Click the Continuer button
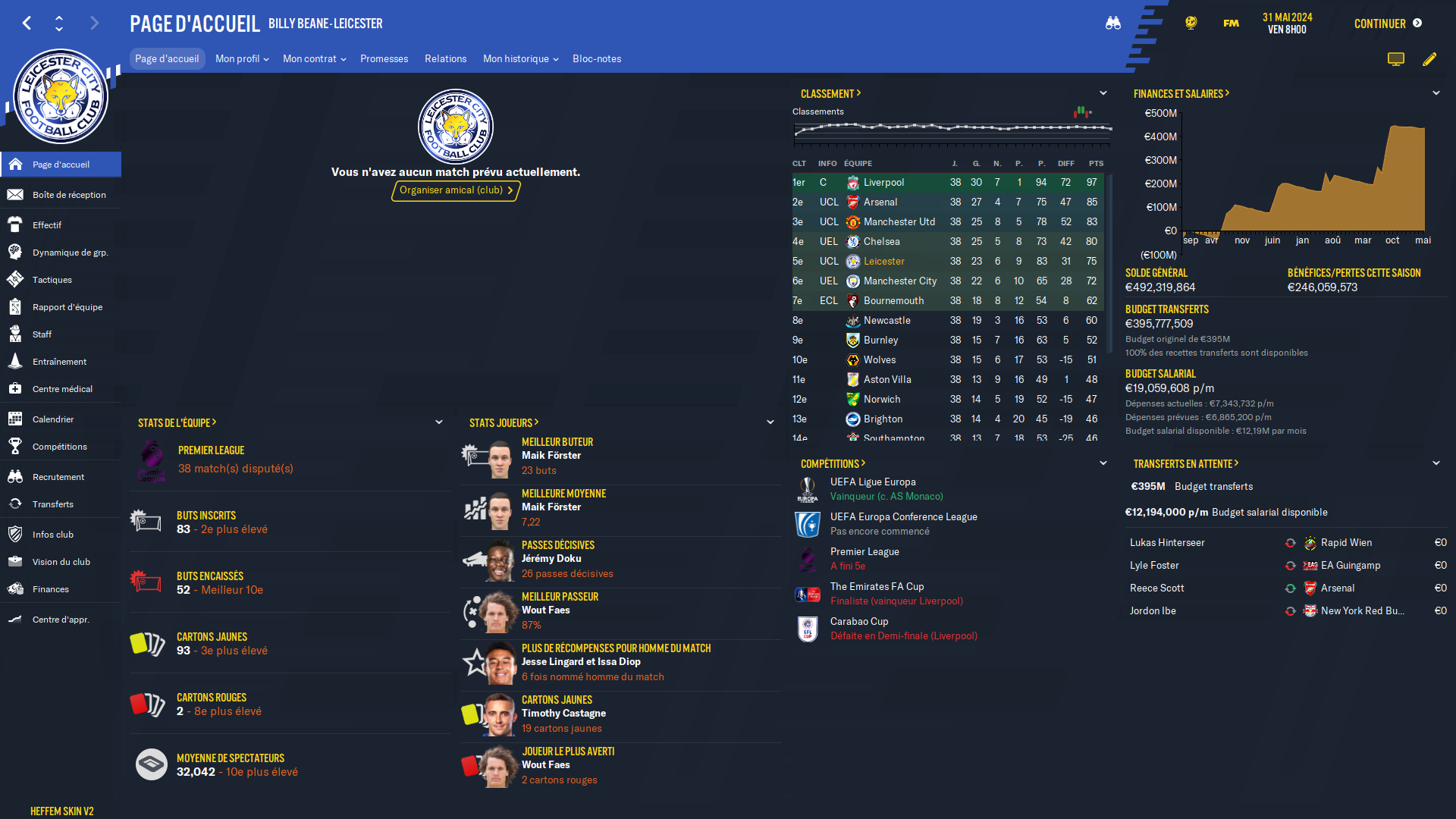 [1387, 24]
